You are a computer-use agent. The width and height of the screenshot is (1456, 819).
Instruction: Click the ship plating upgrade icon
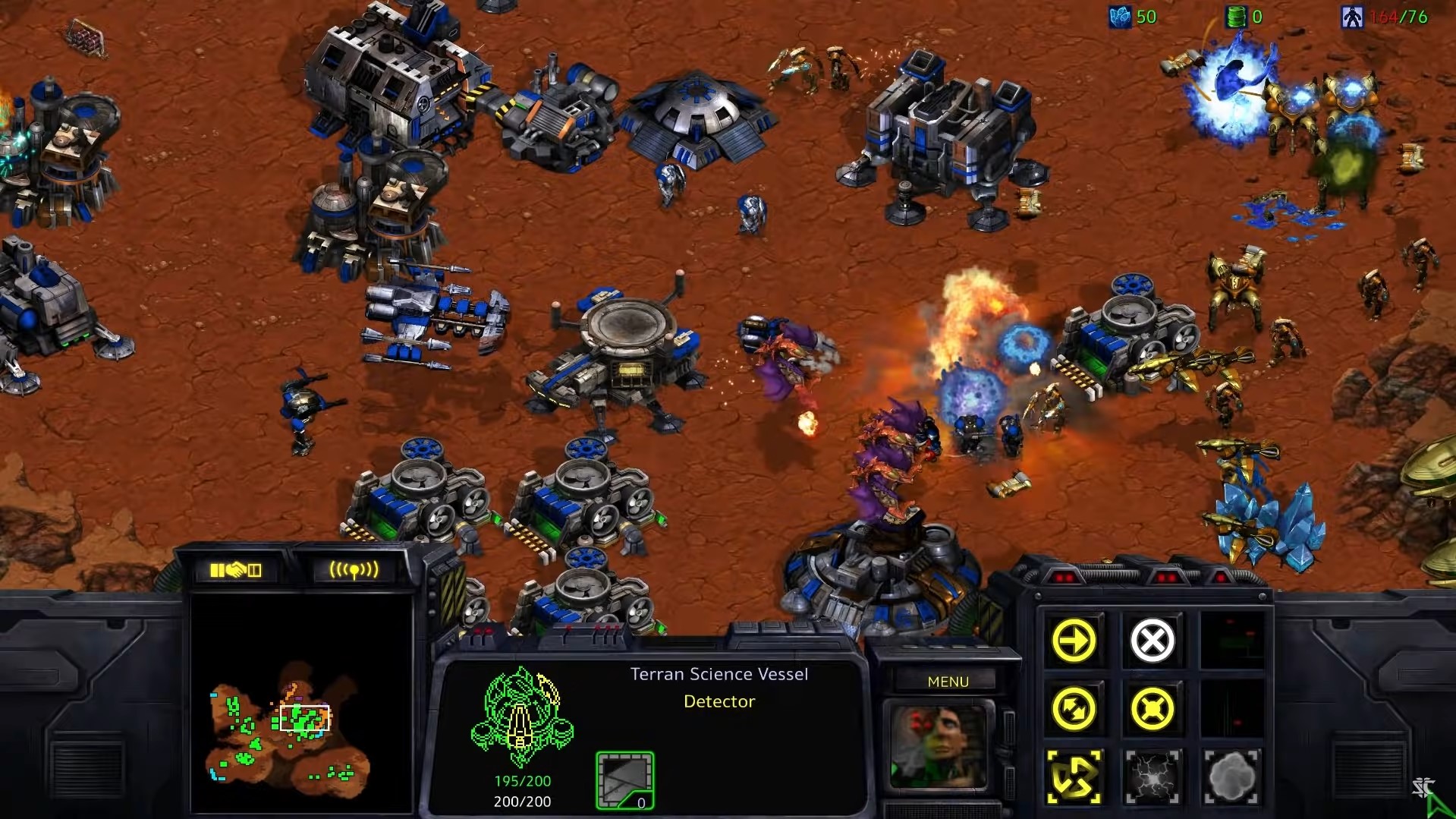click(x=624, y=780)
